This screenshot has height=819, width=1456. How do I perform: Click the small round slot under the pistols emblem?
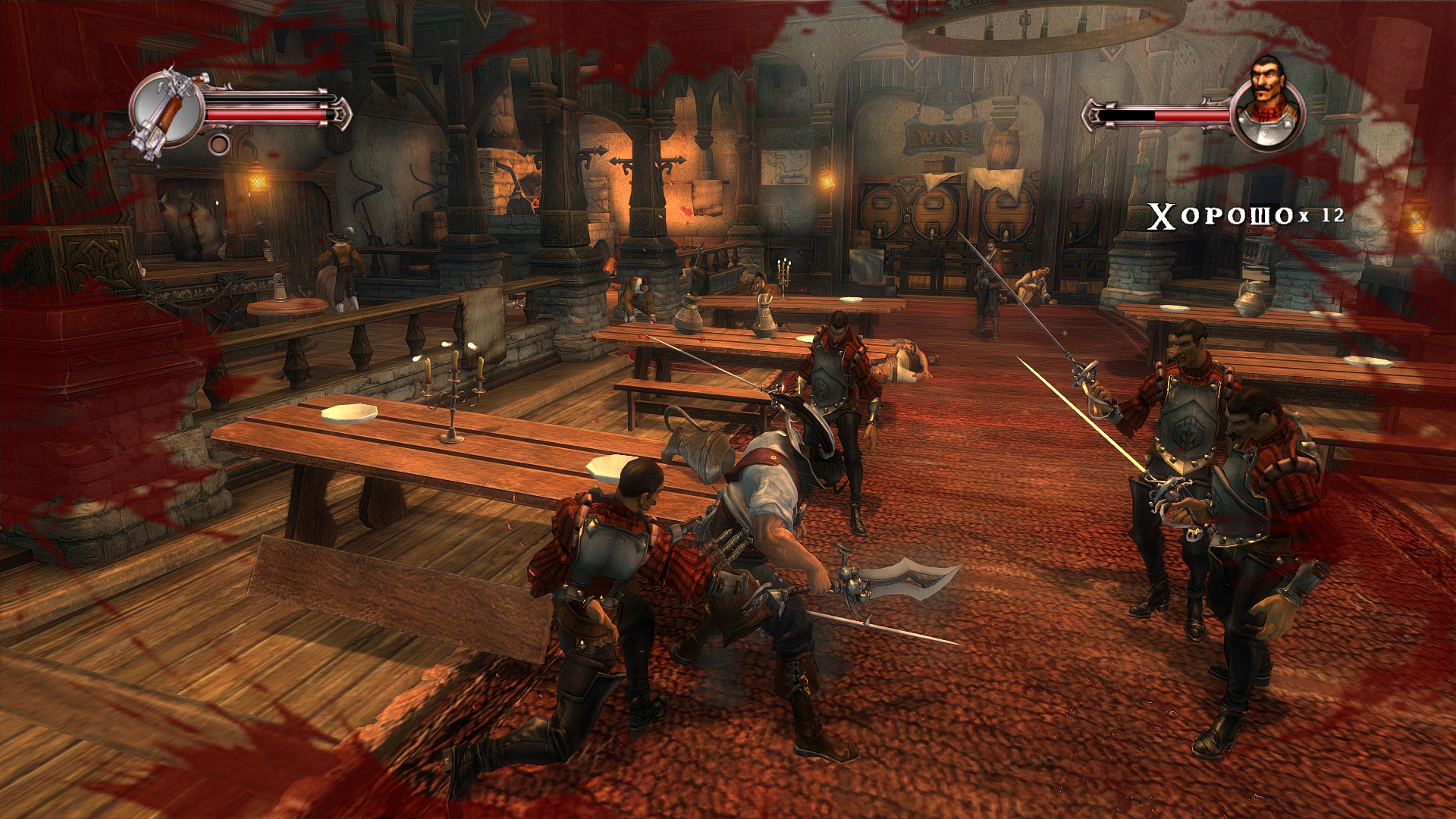219,144
